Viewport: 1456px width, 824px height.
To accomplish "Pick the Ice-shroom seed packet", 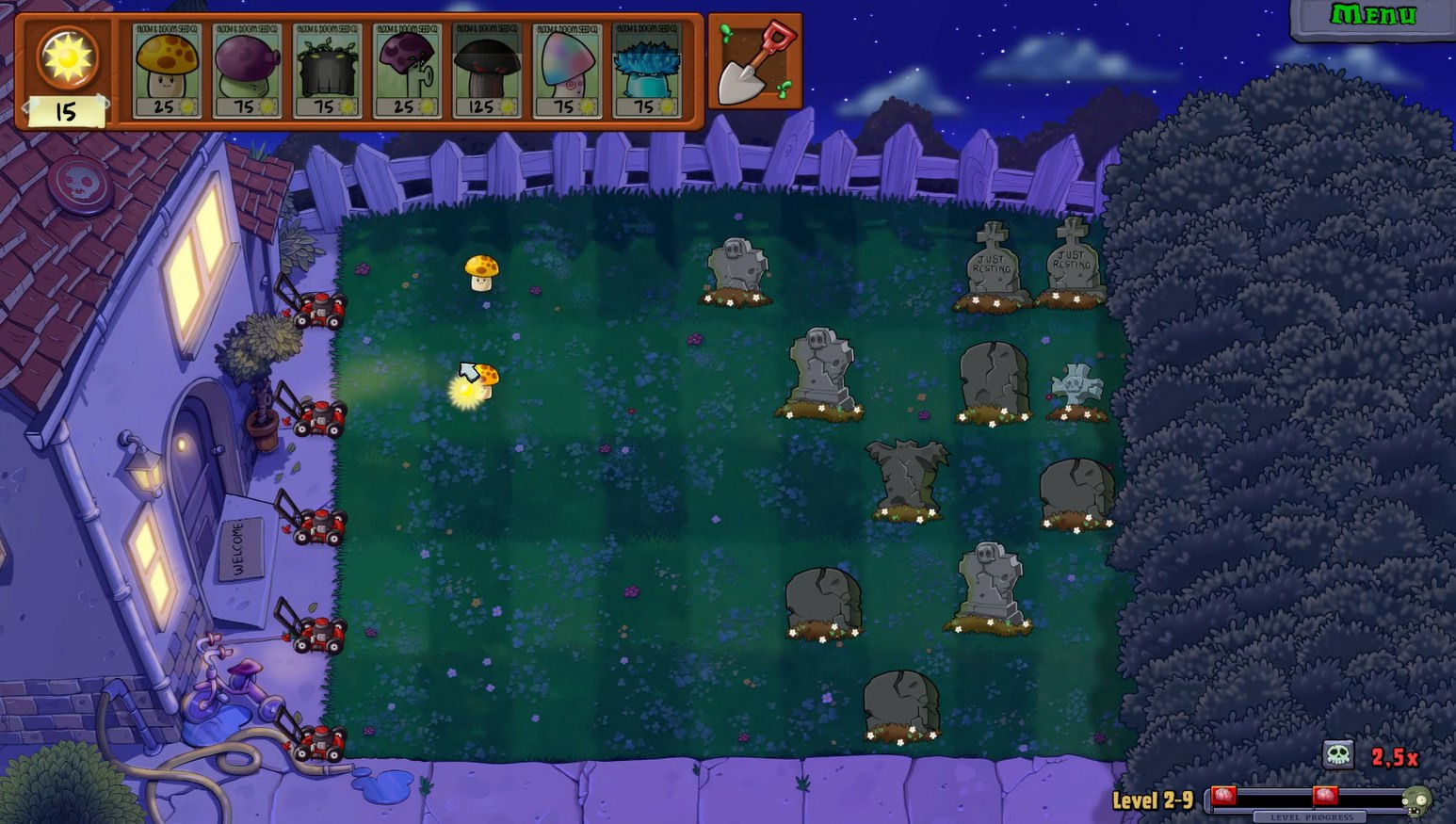I will [x=647, y=71].
